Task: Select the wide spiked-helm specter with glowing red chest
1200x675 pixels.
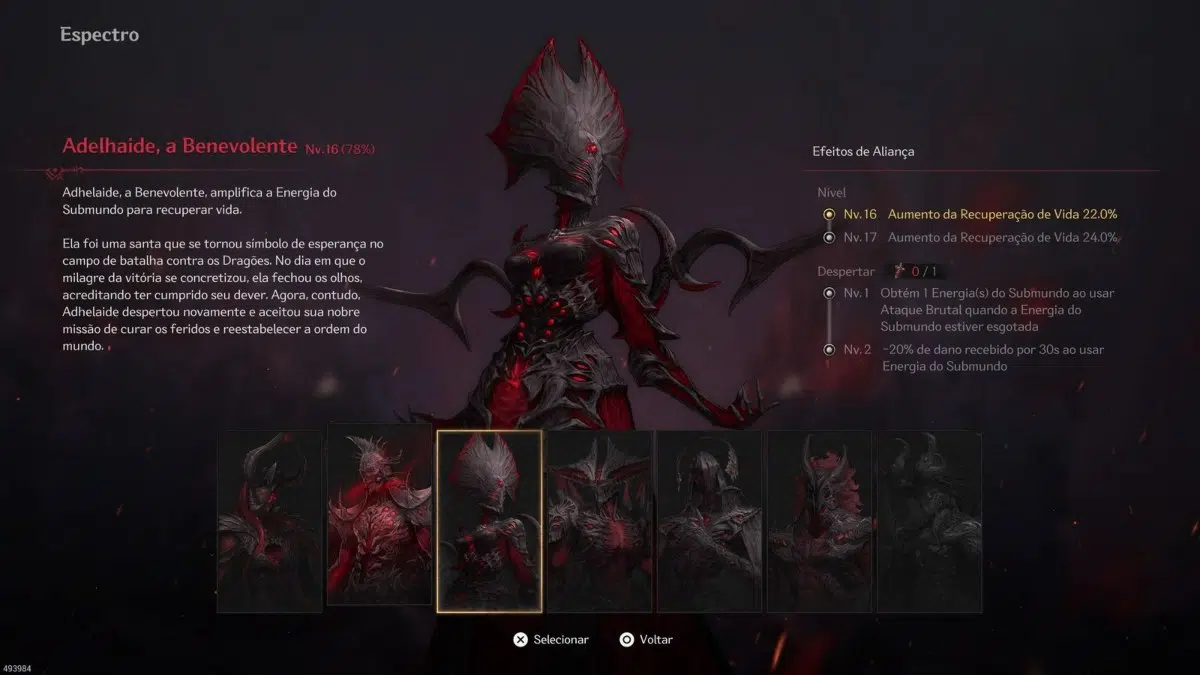Action: click(600, 521)
